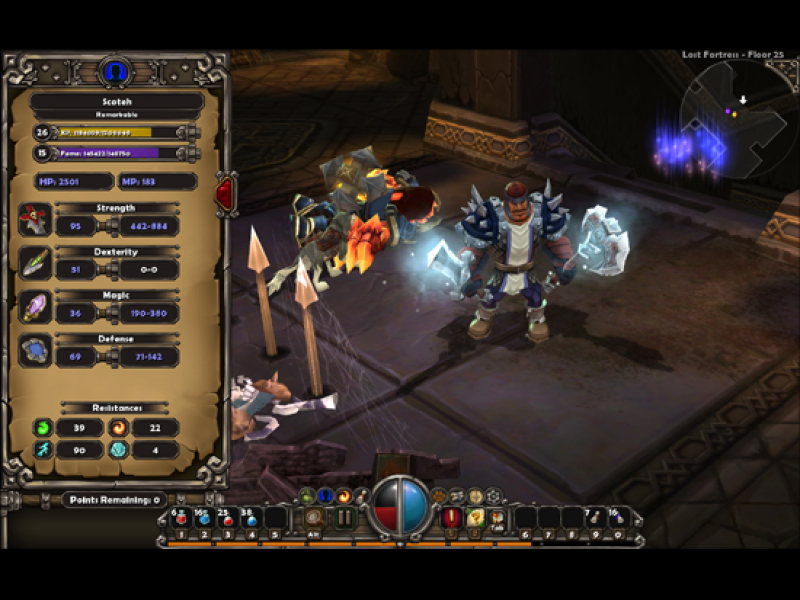Select the Defense shield icon
Image resolution: width=800 pixels, height=600 pixels.
[x=35, y=350]
